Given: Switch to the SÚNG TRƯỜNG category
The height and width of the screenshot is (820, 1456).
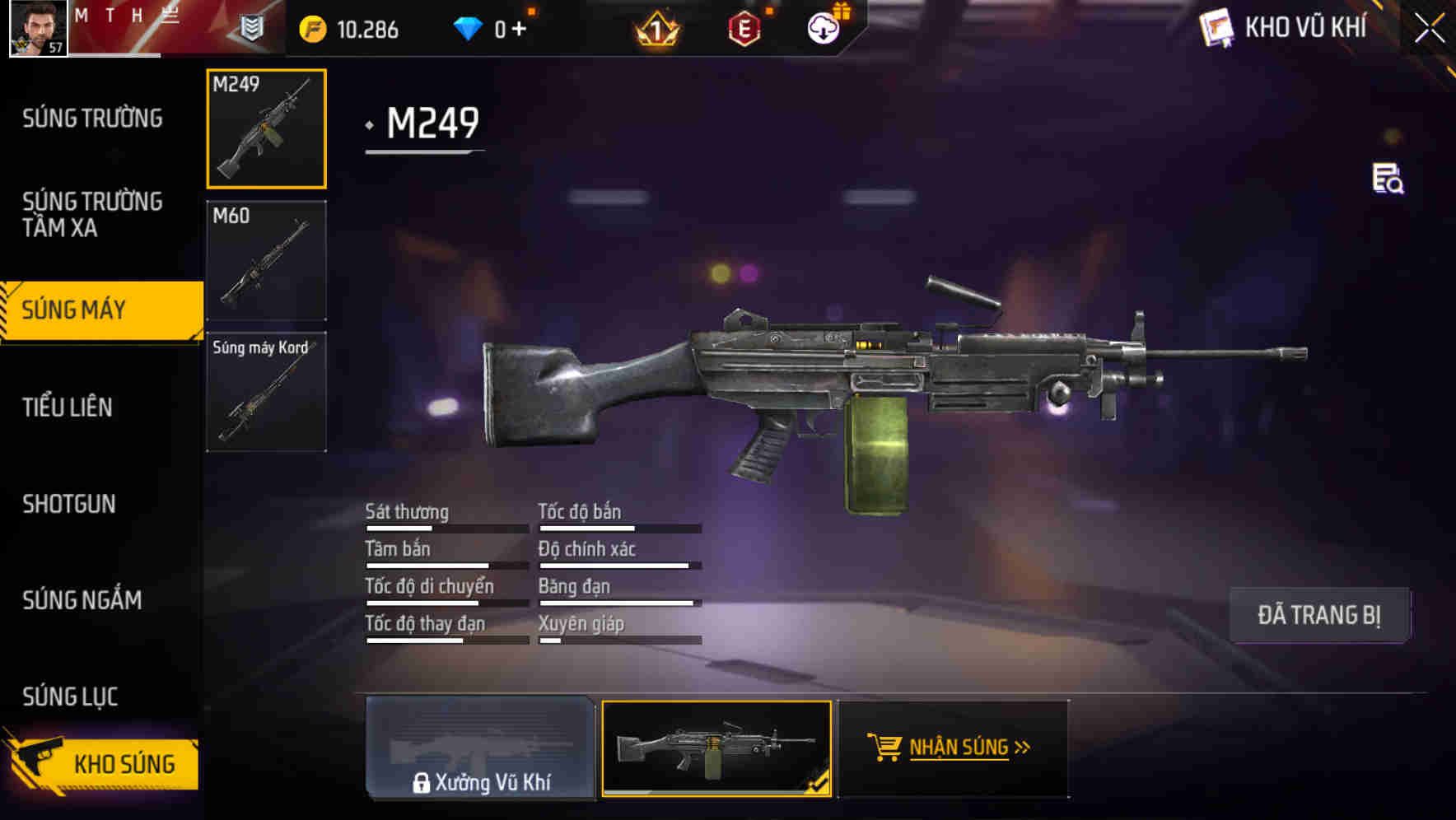Looking at the screenshot, I should (93, 118).
